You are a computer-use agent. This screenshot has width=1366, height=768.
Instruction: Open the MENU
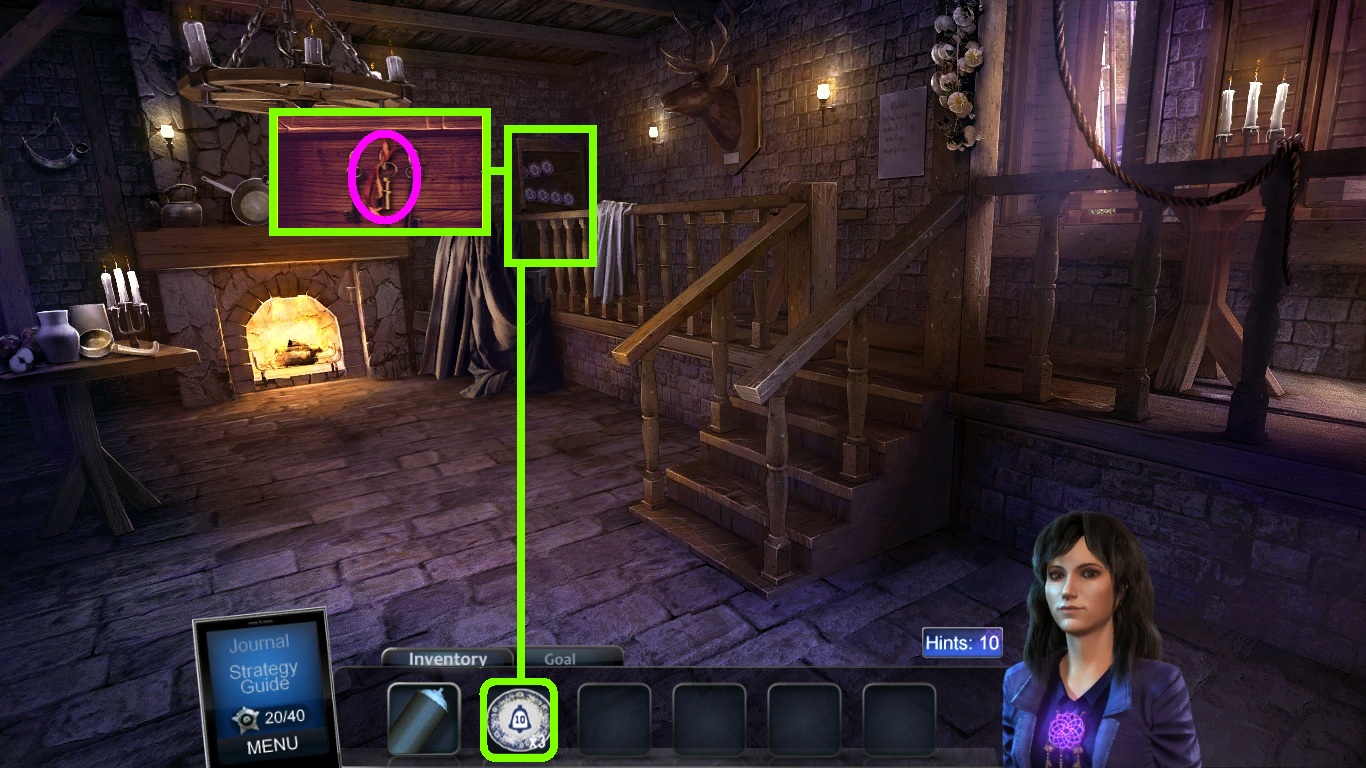[271, 744]
